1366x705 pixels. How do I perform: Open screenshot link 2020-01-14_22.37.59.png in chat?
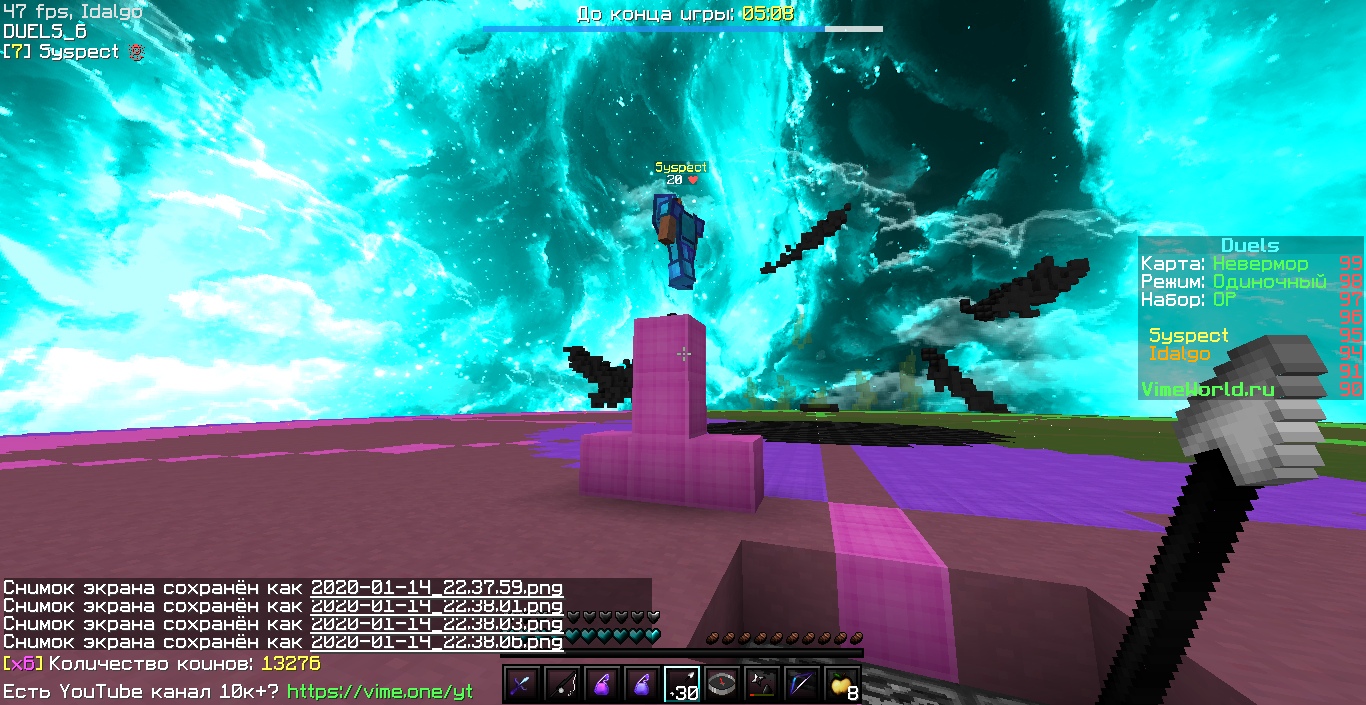[x=436, y=588]
